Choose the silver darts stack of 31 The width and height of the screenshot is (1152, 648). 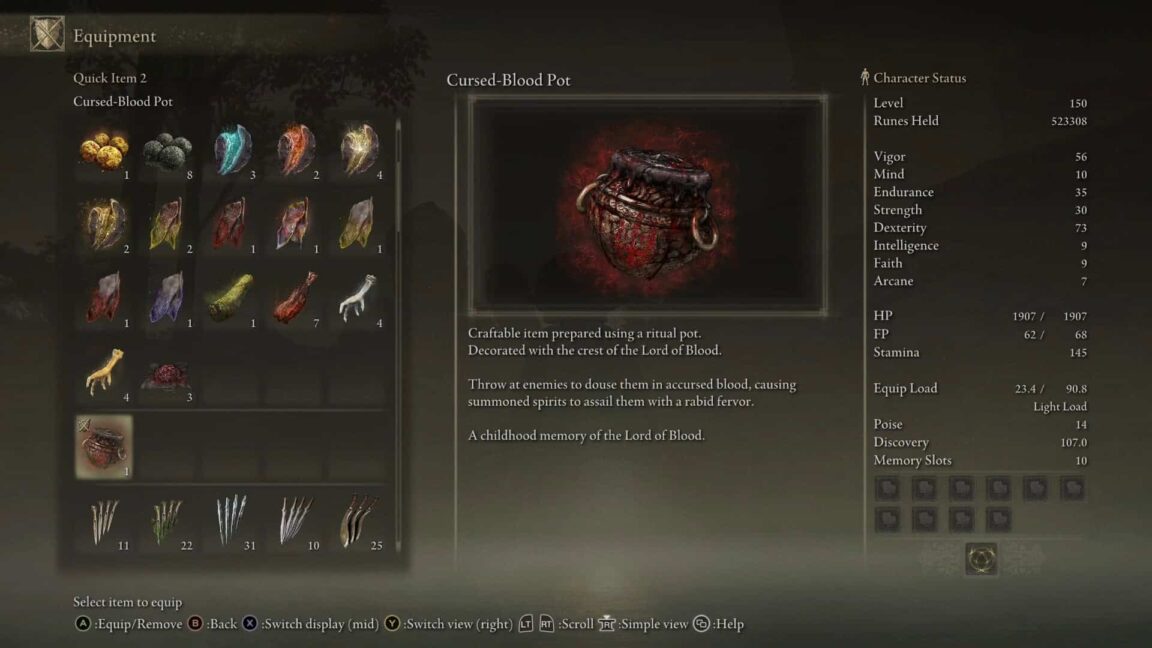coord(231,521)
